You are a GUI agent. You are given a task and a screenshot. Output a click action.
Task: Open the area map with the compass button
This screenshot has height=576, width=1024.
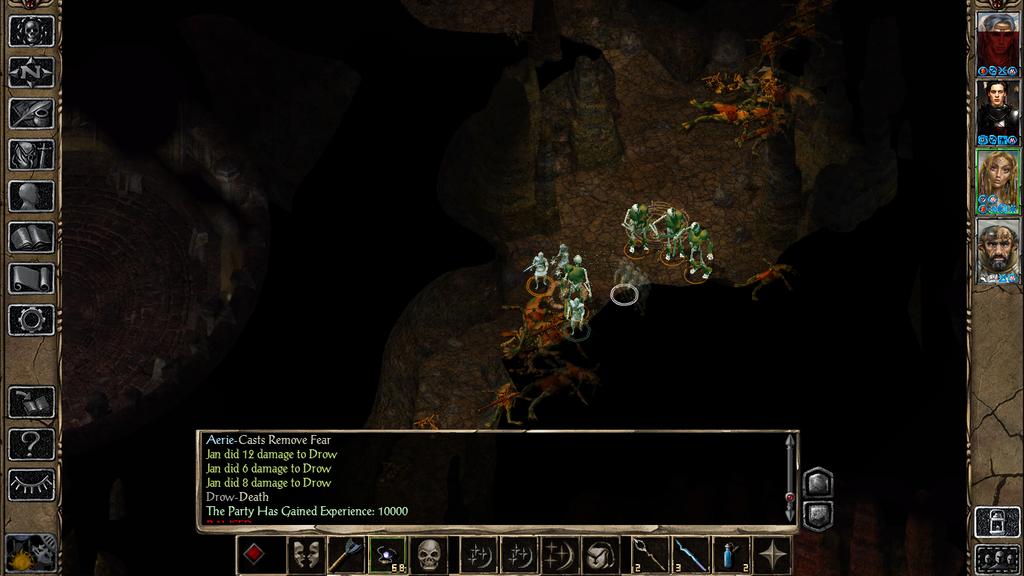(31, 72)
